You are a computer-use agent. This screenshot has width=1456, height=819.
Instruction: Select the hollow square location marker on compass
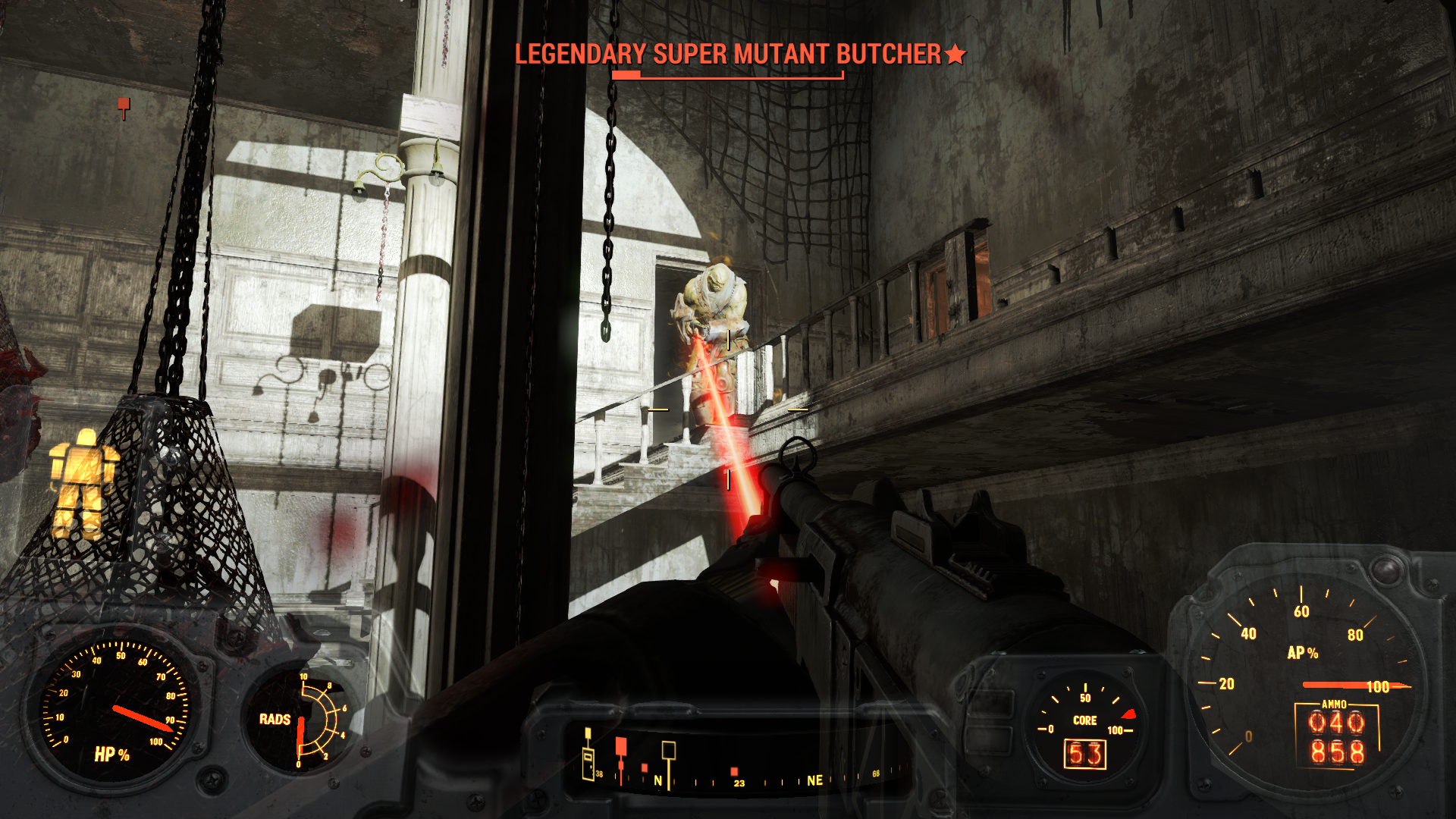point(668,751)
